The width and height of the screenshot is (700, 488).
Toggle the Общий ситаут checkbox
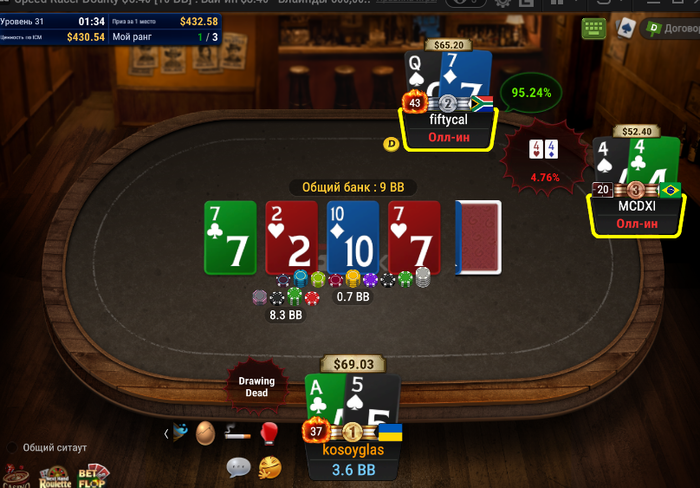12,448
